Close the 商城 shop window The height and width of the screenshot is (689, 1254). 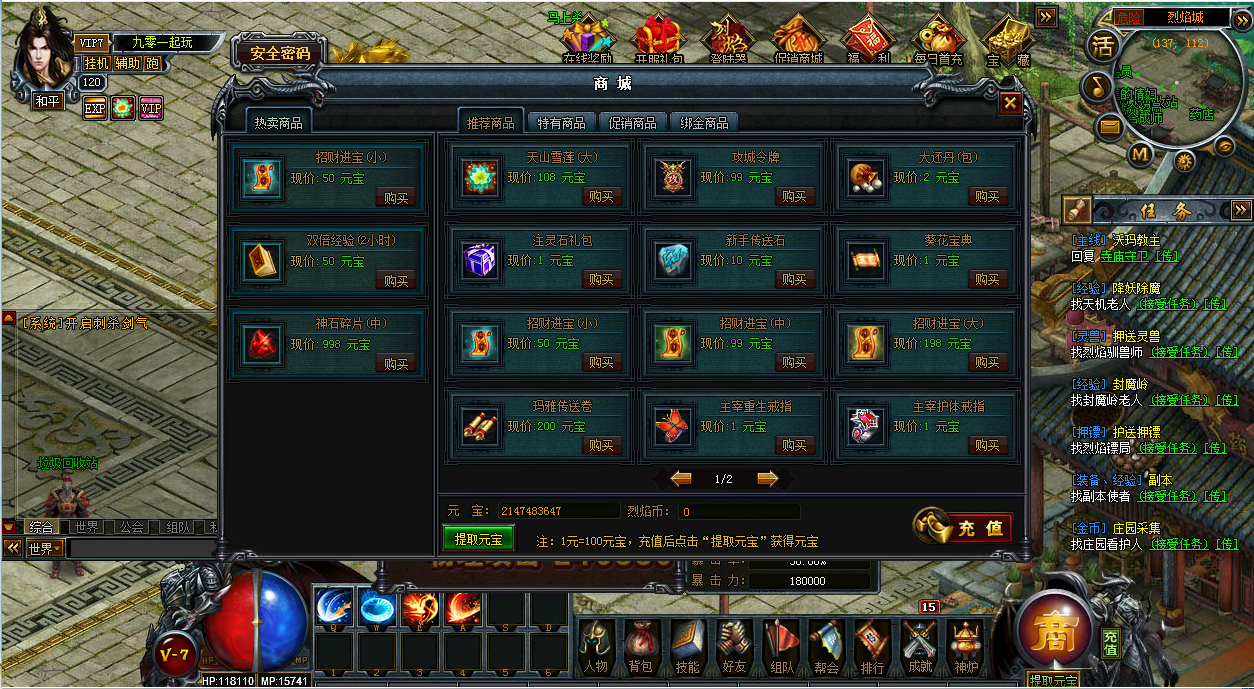tap(1010, 103)
